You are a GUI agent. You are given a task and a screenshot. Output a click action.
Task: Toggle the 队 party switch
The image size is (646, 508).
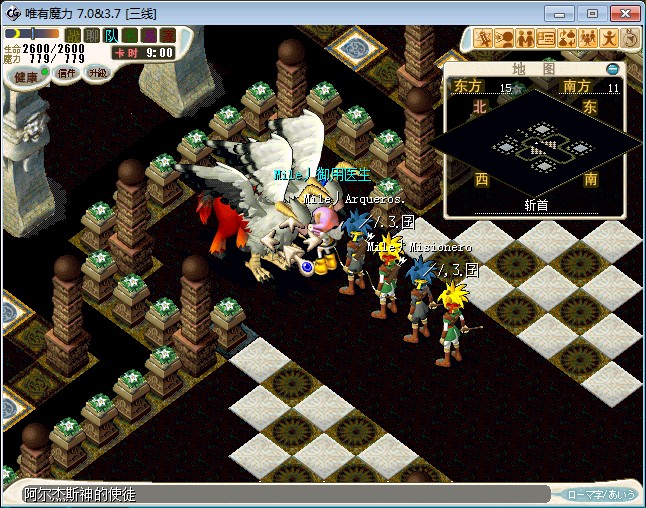click(x=111, y=35)
